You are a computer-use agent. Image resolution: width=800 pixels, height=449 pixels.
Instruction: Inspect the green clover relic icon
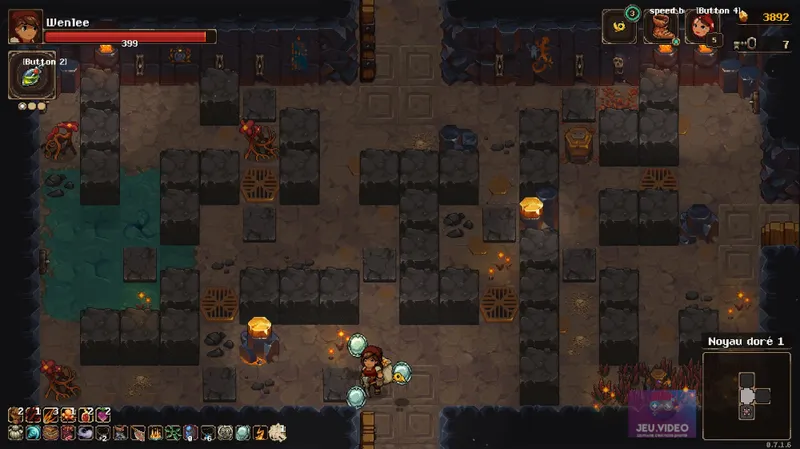[172, 433]
